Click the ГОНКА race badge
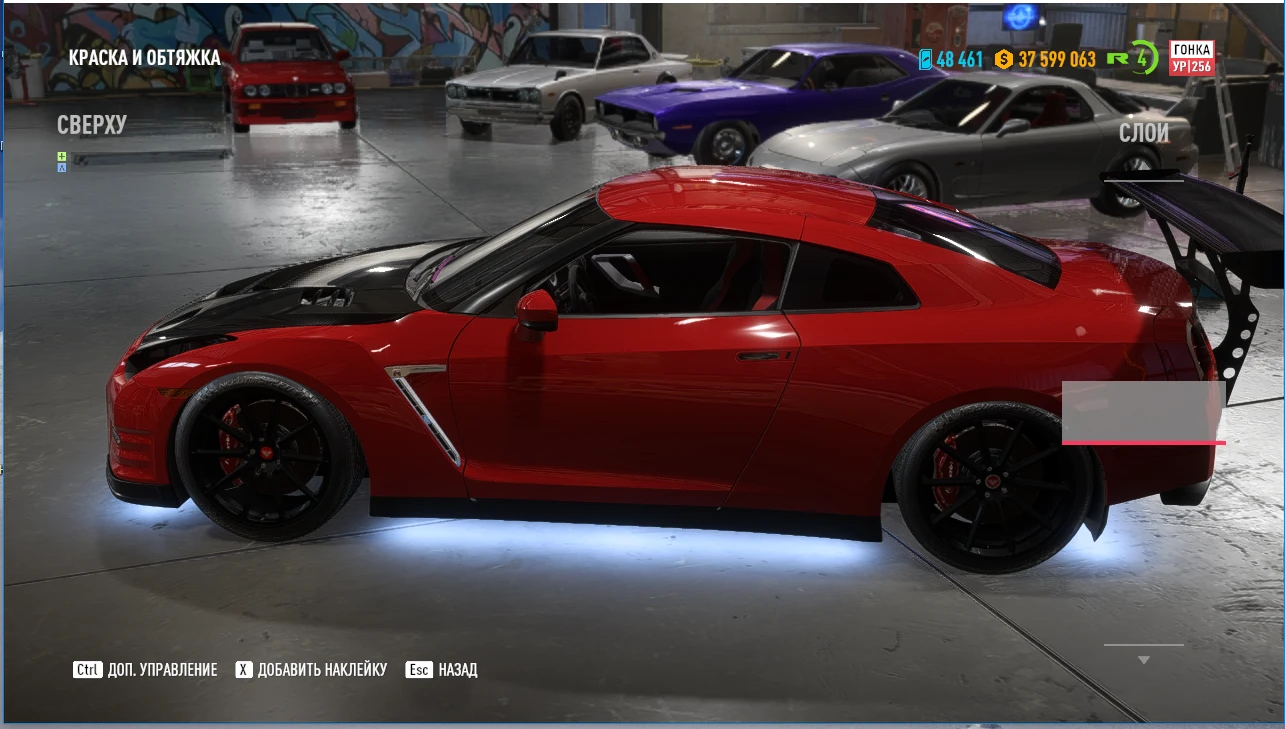This screenshot has height=729, width=1285. [x=1191, y=49]
